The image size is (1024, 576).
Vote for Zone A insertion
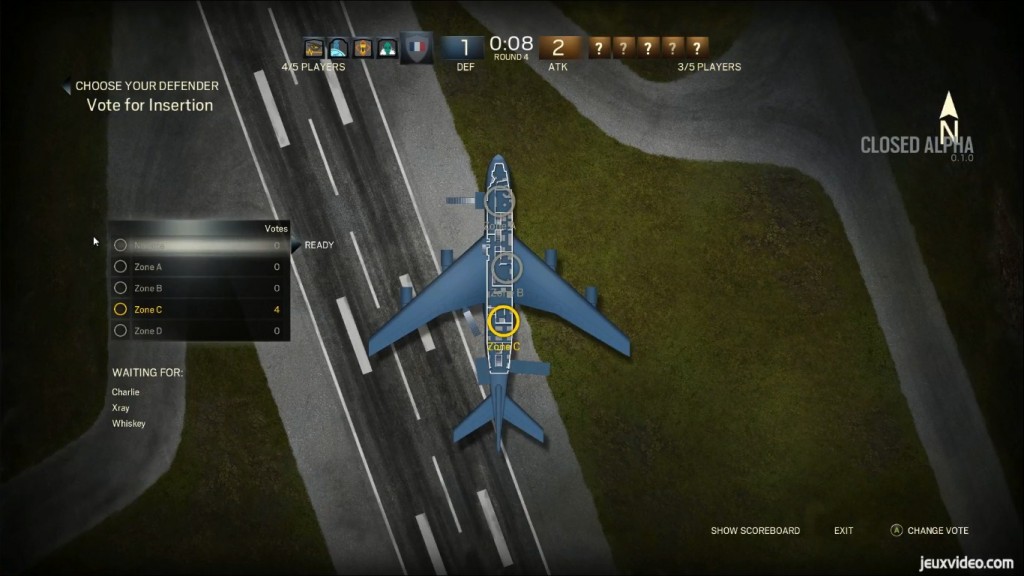(x=148, y=267)
